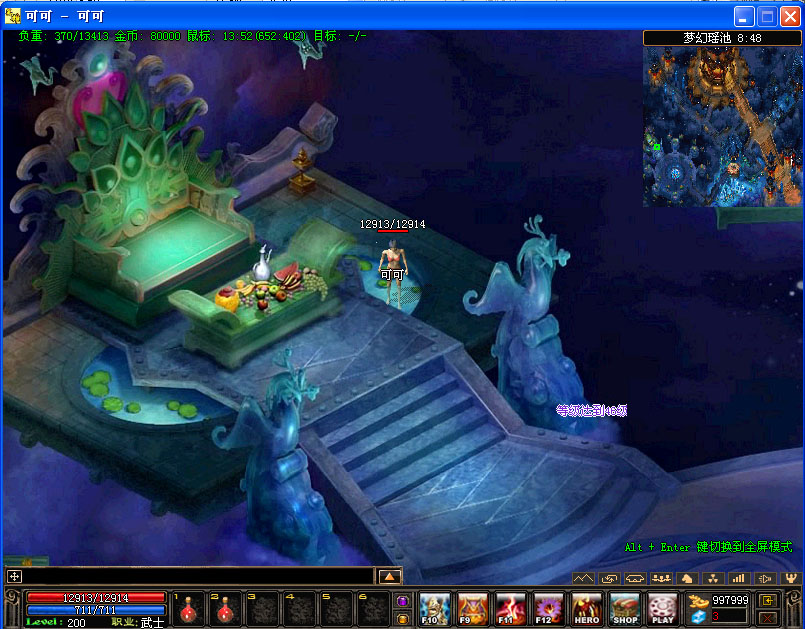The height and width of the screenshot is (629, 805).
Task: Activate the F11 red lightning skill
Action: (x=510, y=608)
